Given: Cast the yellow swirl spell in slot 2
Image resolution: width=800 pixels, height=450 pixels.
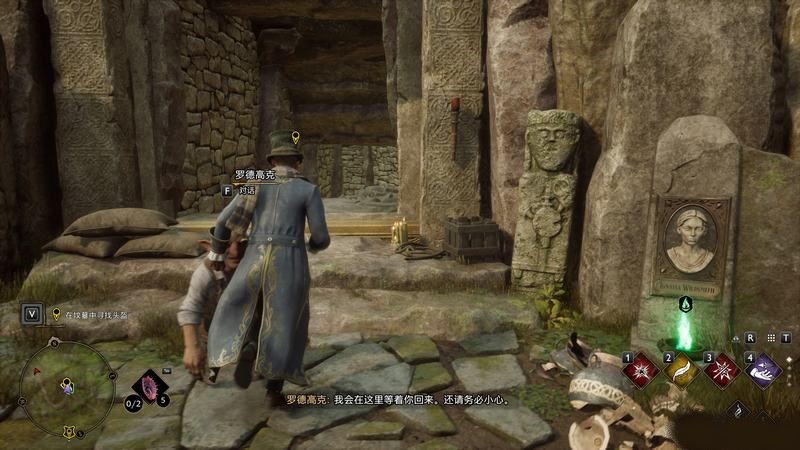Looking at the screenshot, I should (x=681, y=370).
